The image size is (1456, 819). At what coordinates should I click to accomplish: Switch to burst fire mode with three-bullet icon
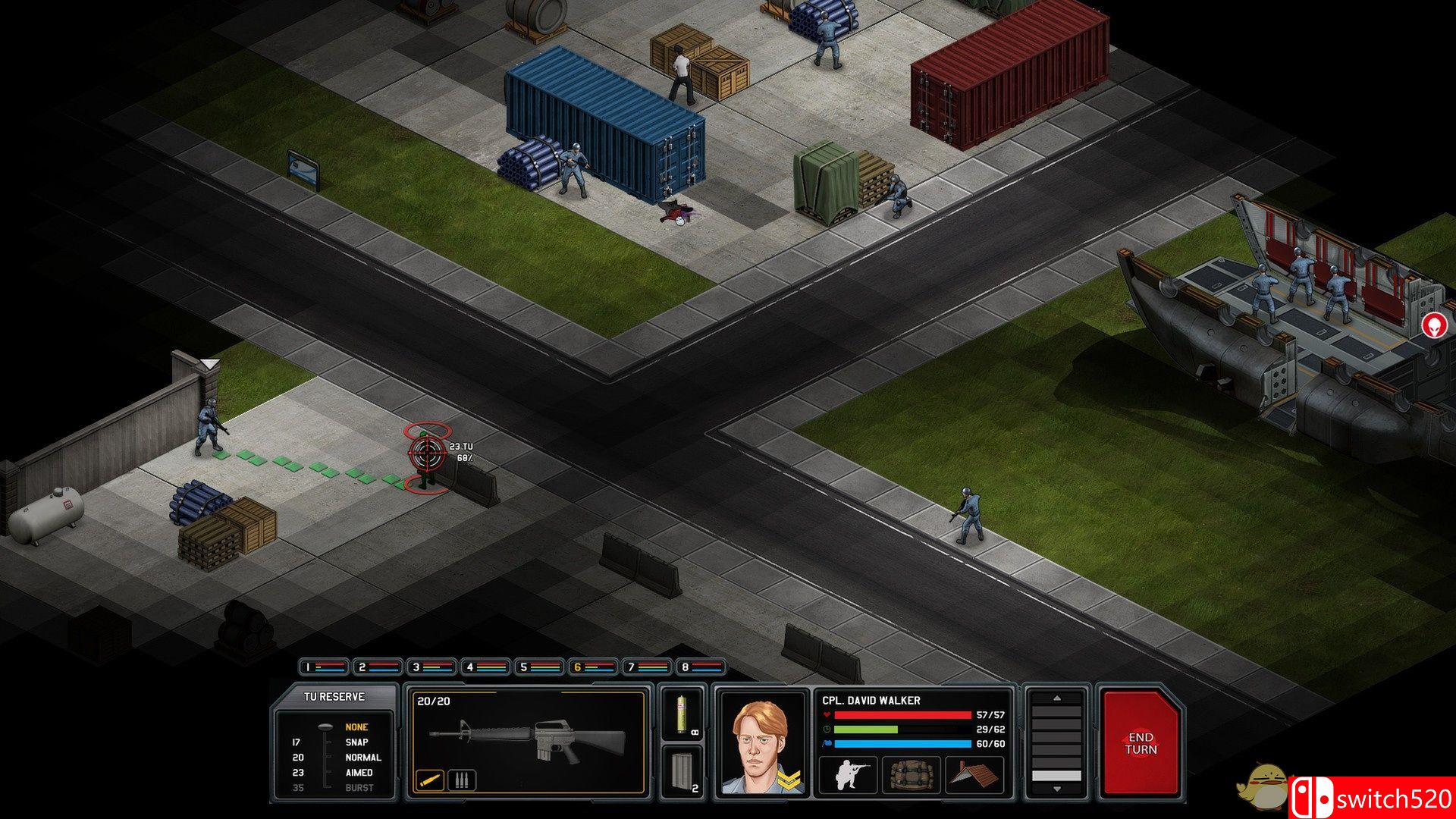[463, 778]
